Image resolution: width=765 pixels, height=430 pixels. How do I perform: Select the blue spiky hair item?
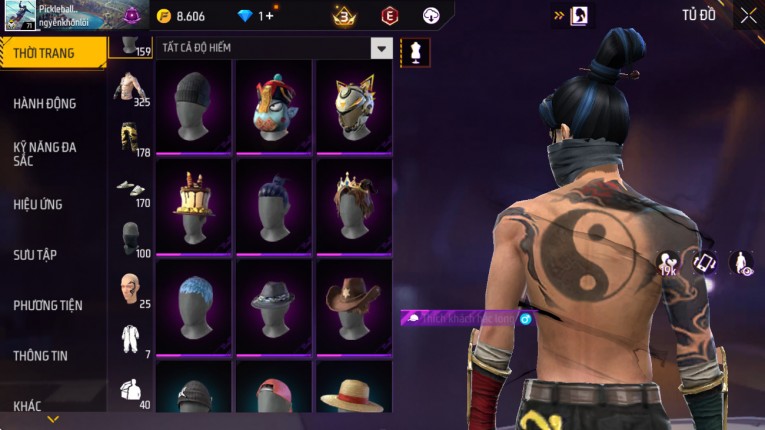[194, 305]
